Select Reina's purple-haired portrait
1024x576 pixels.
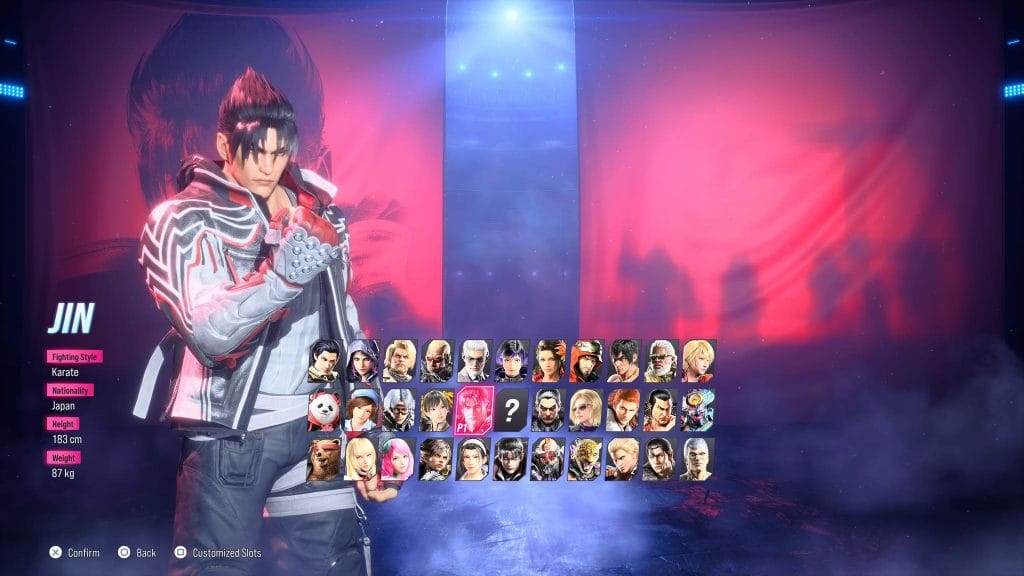point(510,361)
